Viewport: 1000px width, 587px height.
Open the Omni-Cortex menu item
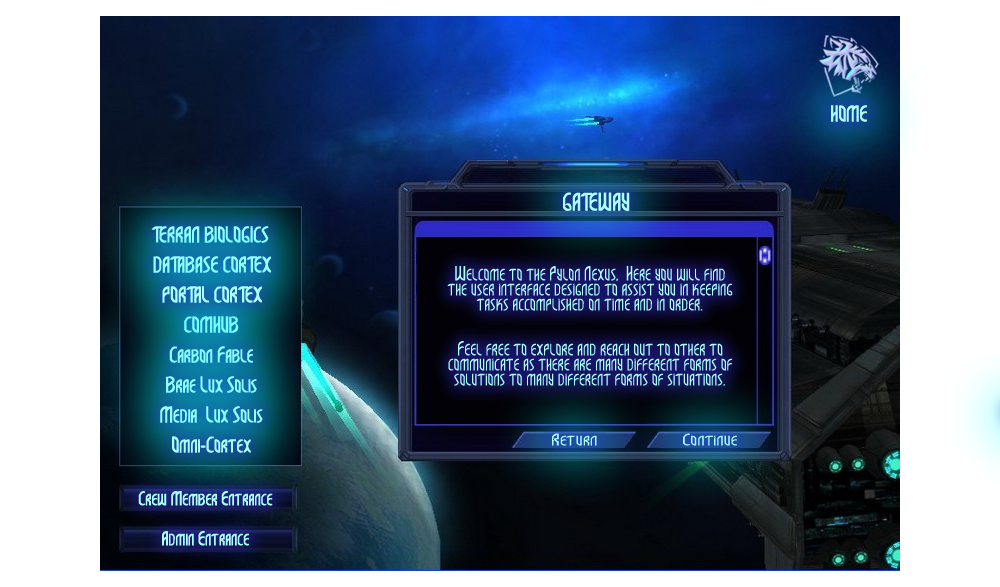click(x=211, y=445)
